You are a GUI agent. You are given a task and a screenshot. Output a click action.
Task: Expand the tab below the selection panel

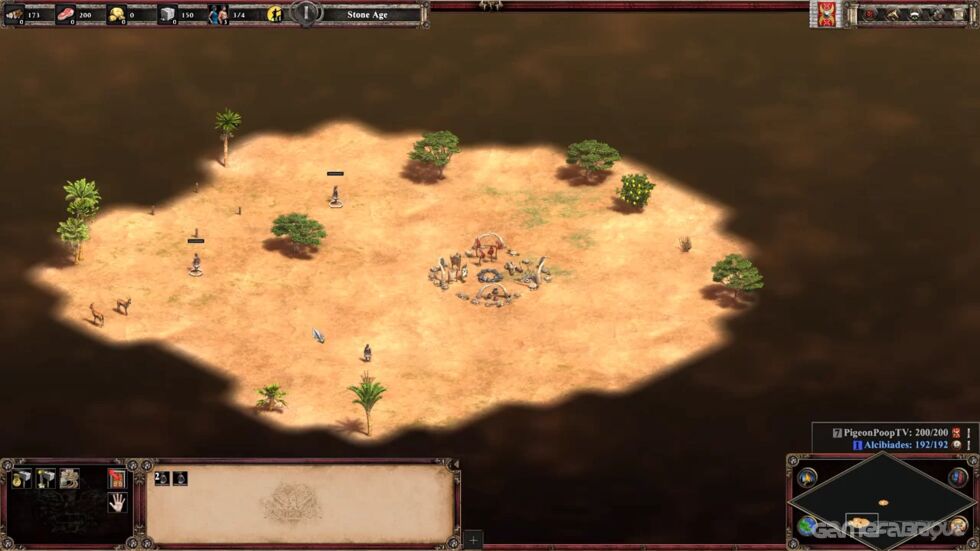pos(473,539)
